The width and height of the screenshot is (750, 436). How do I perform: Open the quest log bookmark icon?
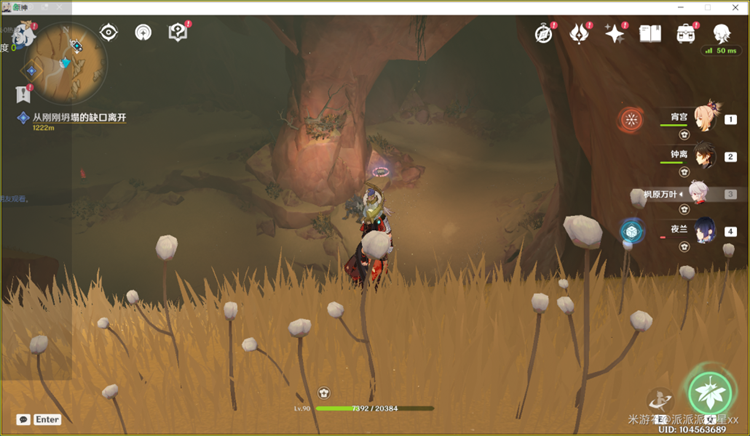[x=22, y=94]
